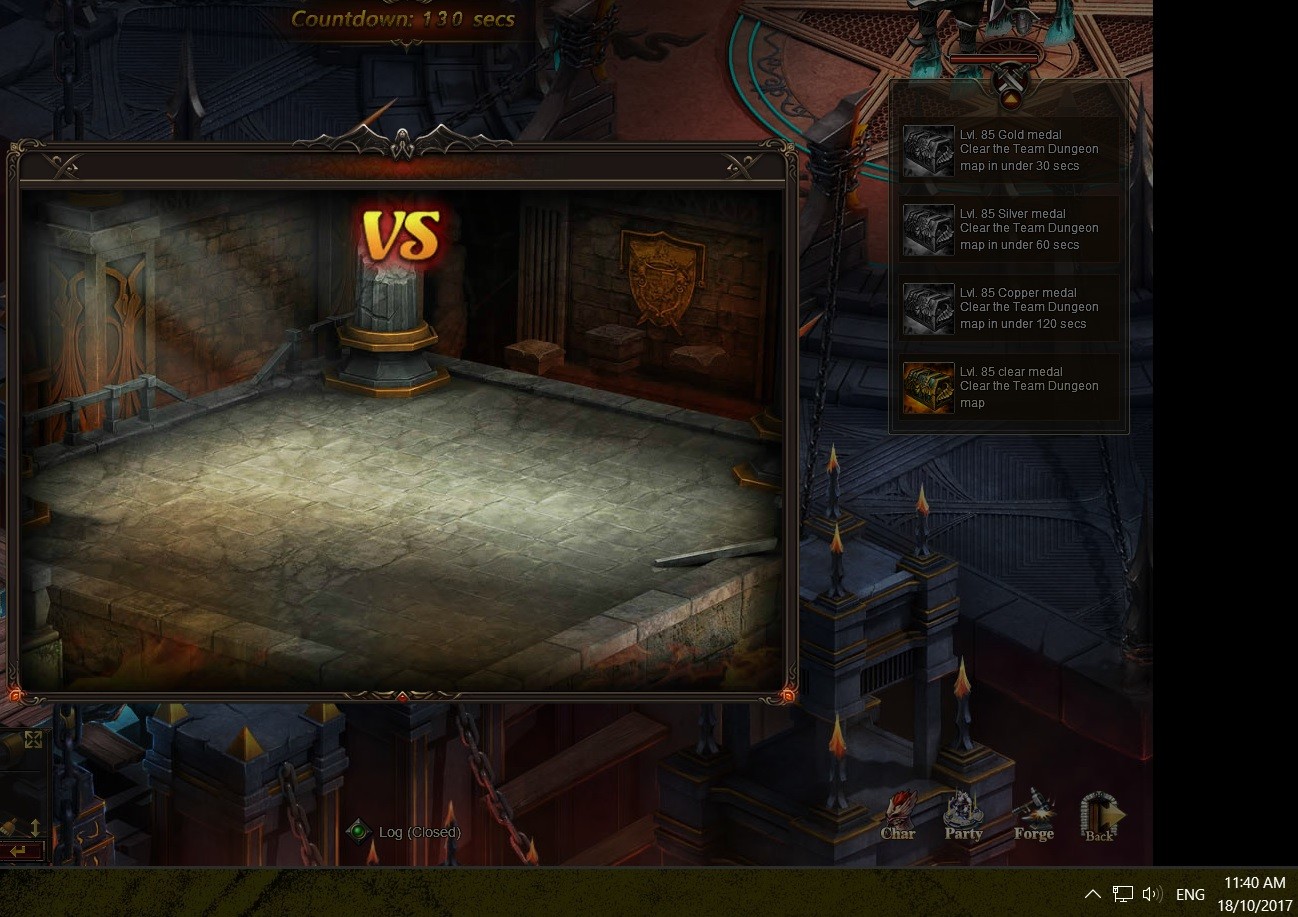This screenshot has width=1298, height=917.
Task: Open the network status tray icon
Action: pos(1123,894)
